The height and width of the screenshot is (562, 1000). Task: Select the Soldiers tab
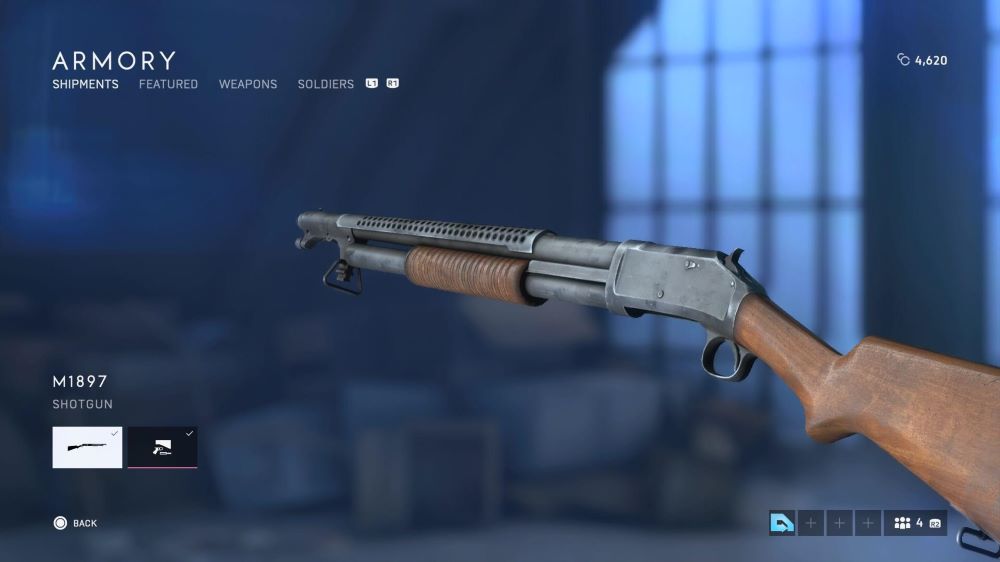[325, 84]
